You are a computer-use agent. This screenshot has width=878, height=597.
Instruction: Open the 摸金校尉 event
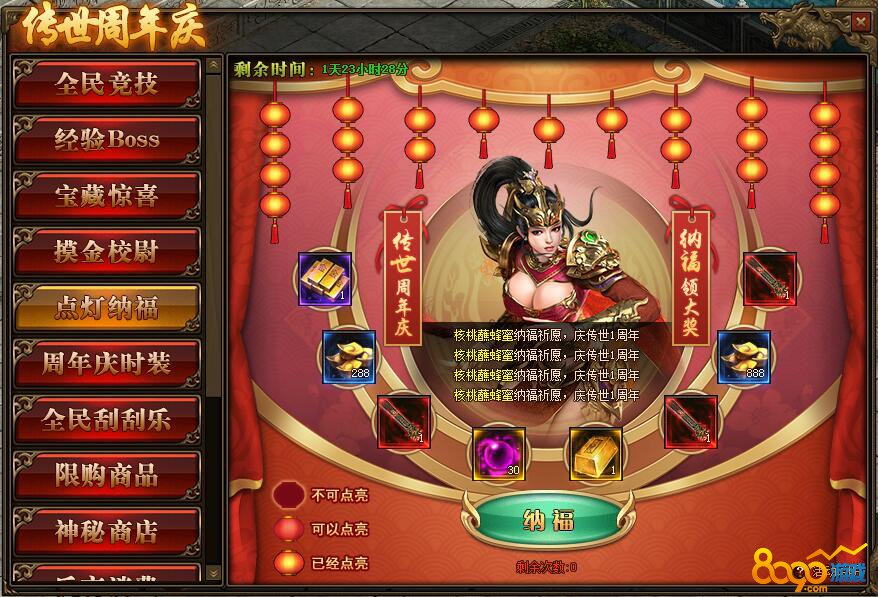click(106, 251)
